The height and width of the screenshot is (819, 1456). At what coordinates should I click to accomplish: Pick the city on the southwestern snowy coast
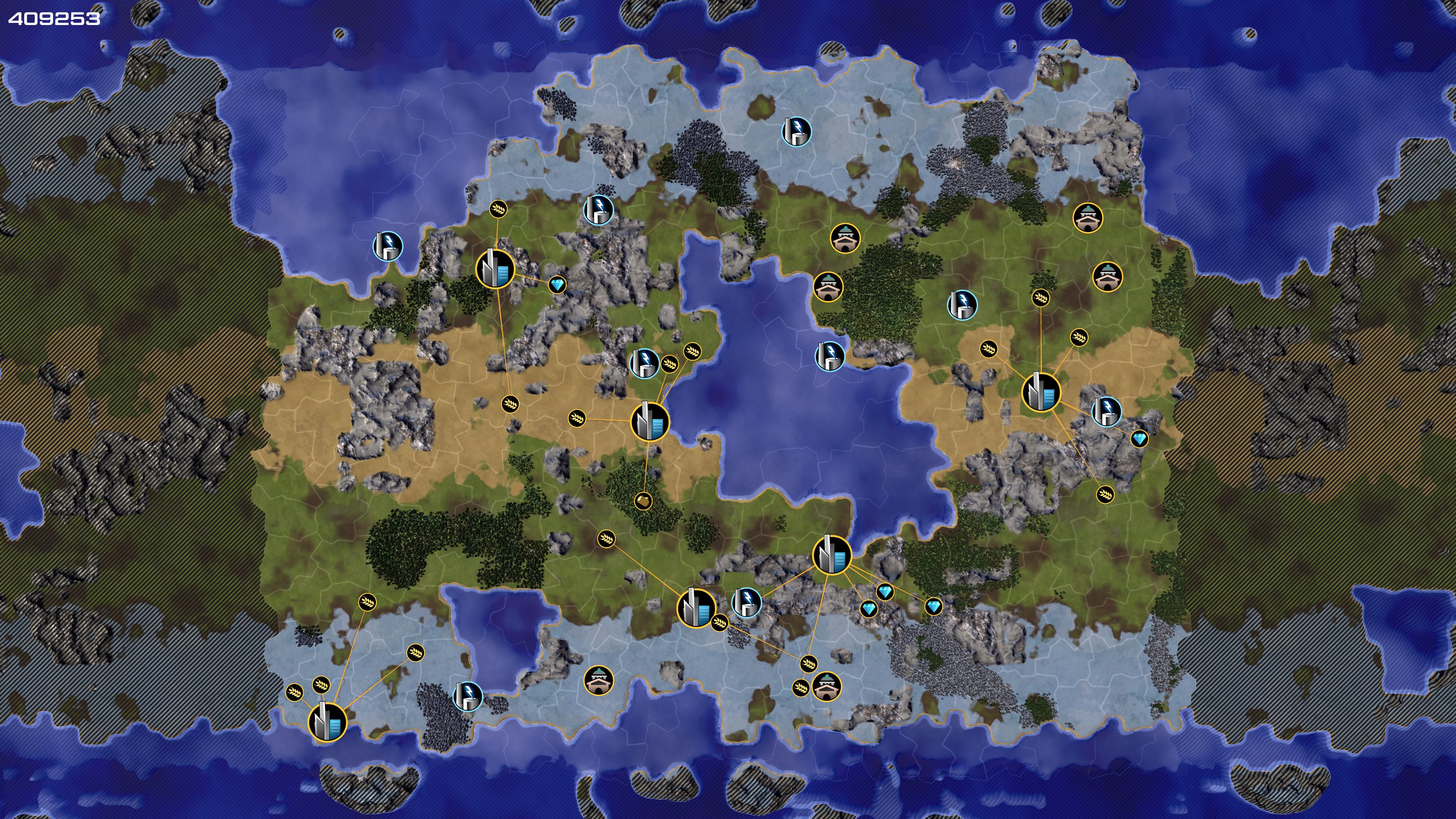point(327,721)
